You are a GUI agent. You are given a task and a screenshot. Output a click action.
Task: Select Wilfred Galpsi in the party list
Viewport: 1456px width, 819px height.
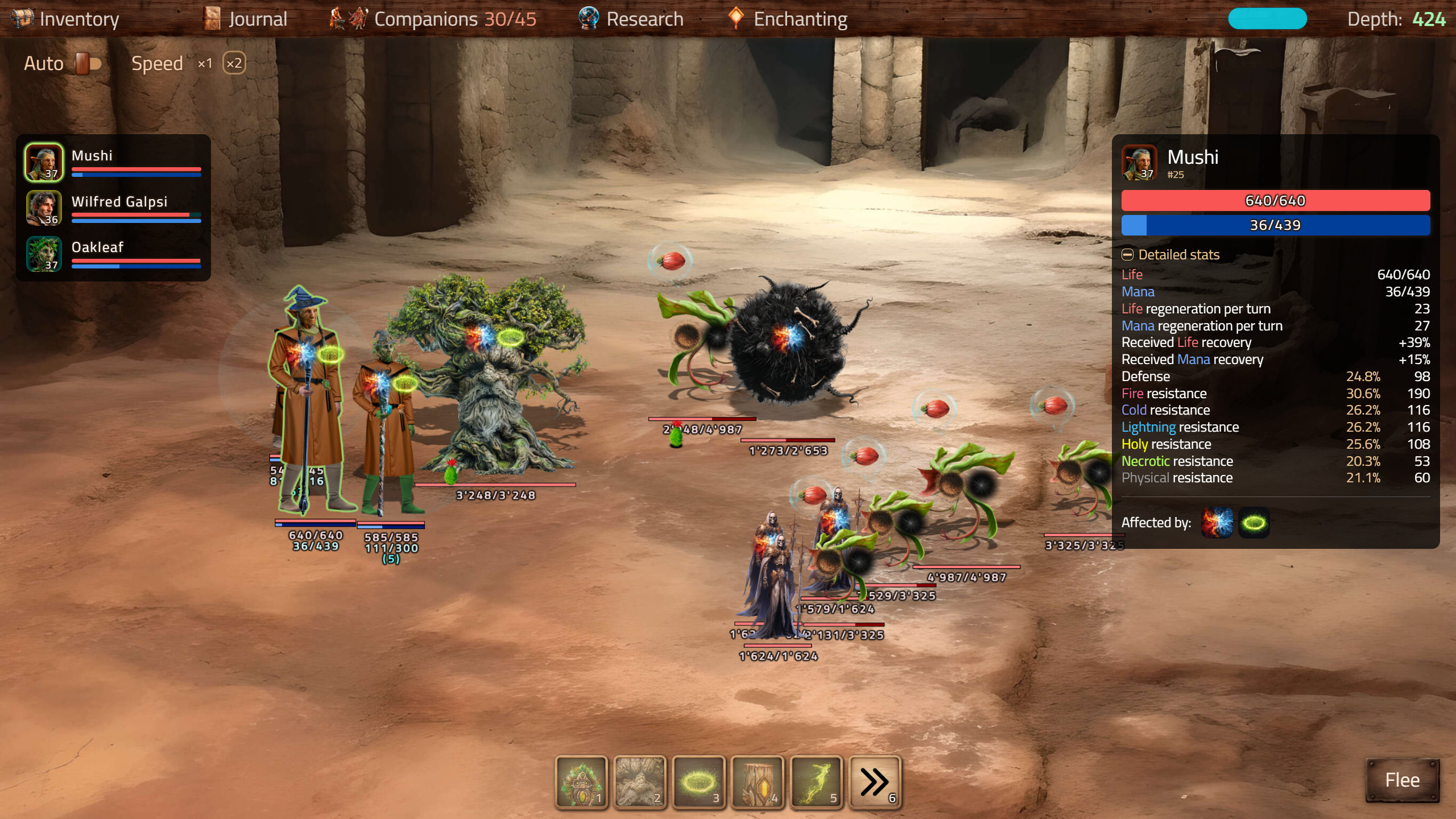pos(114,208)
